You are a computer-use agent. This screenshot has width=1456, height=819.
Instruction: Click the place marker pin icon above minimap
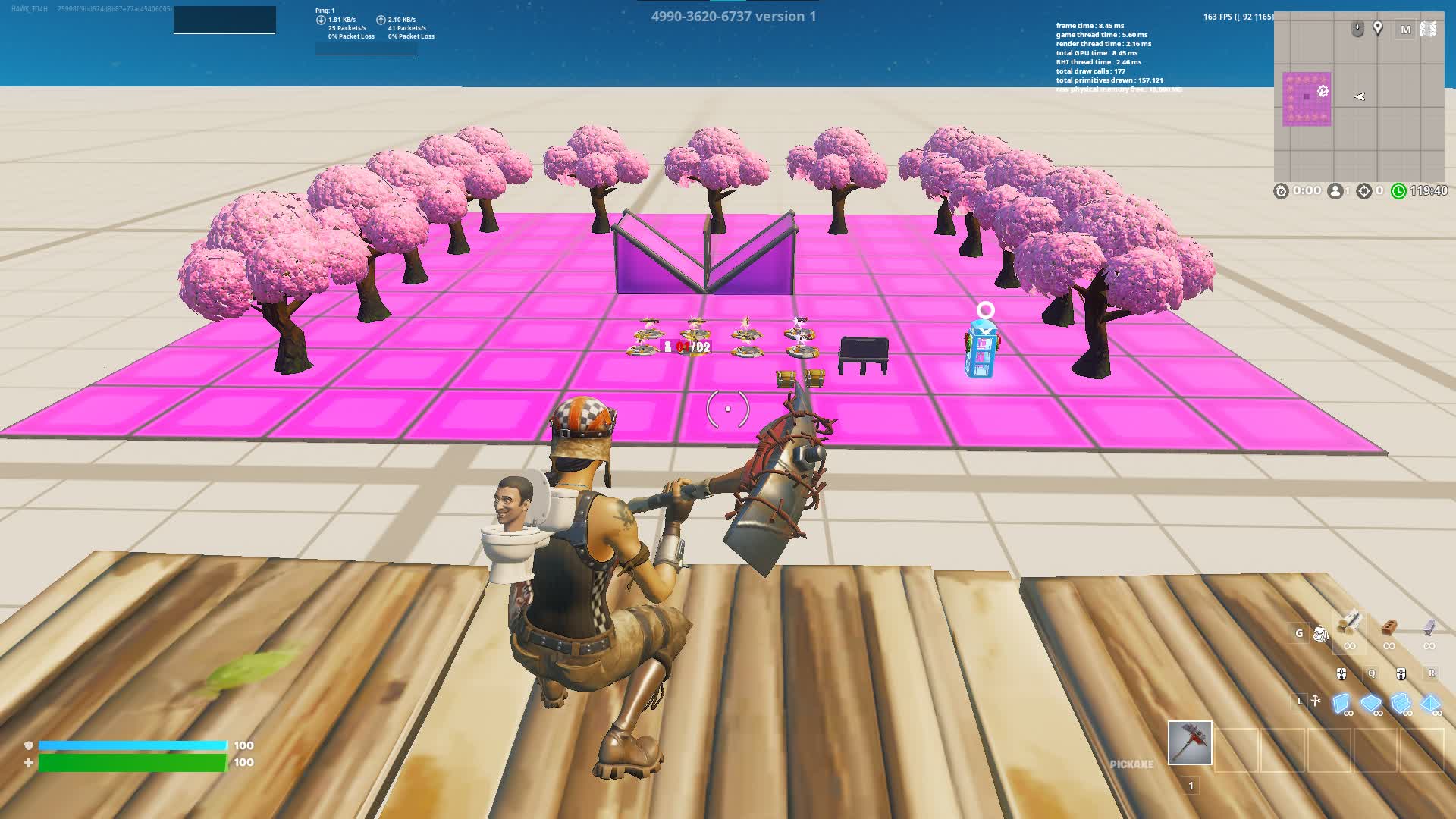pos(1378,30)
